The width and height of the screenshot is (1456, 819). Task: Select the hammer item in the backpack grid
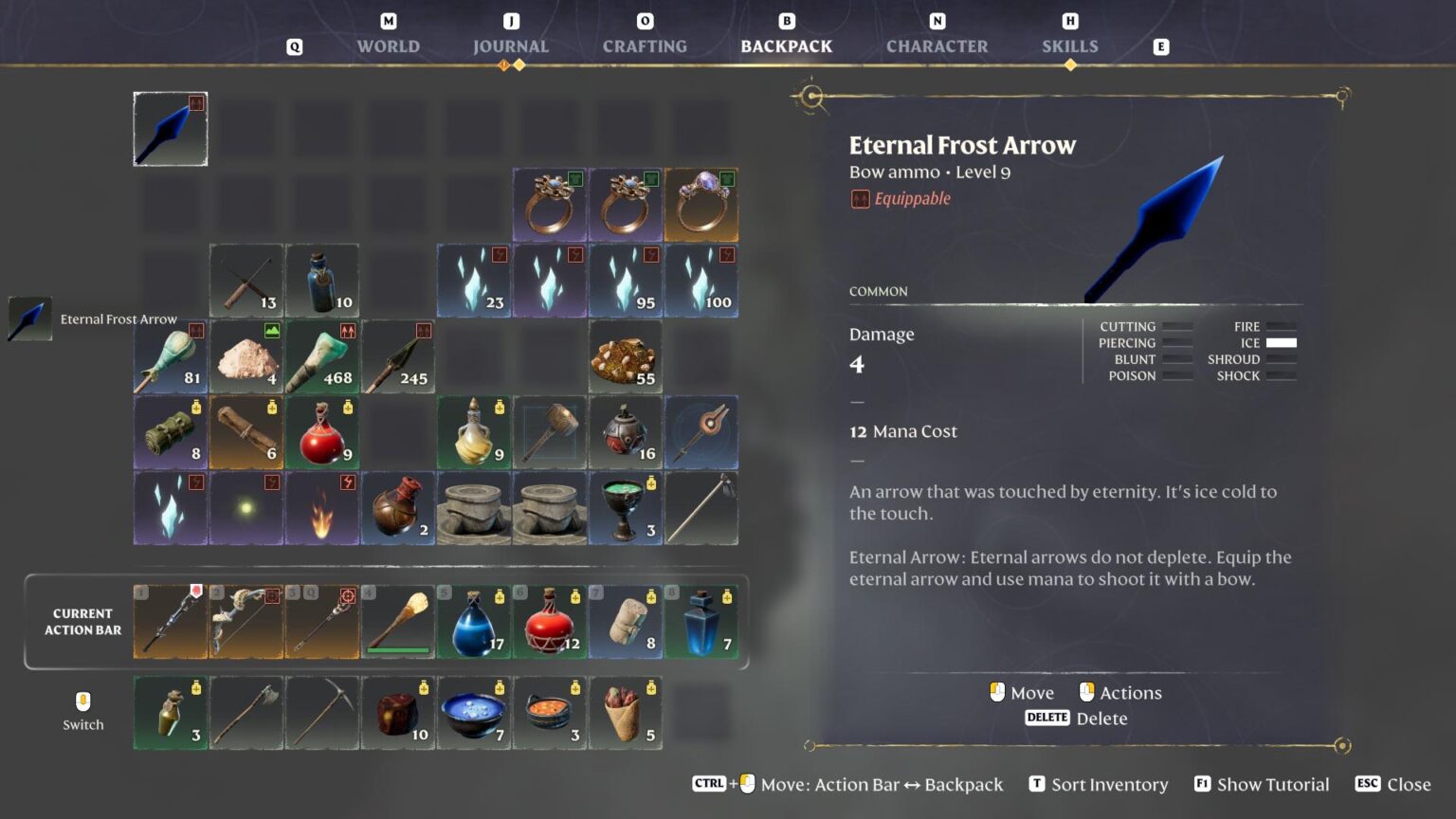click(x=550, y=432)
